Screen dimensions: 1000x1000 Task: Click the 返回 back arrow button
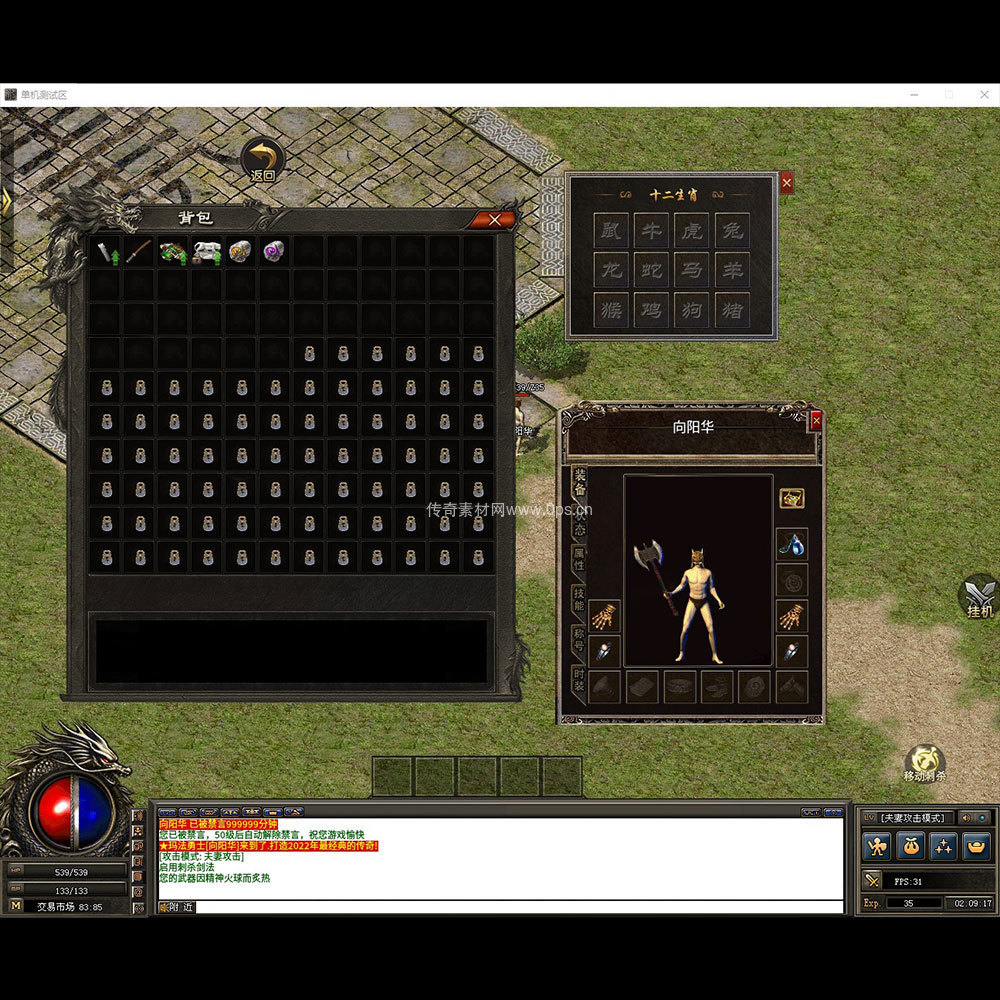tap(263, 159)
